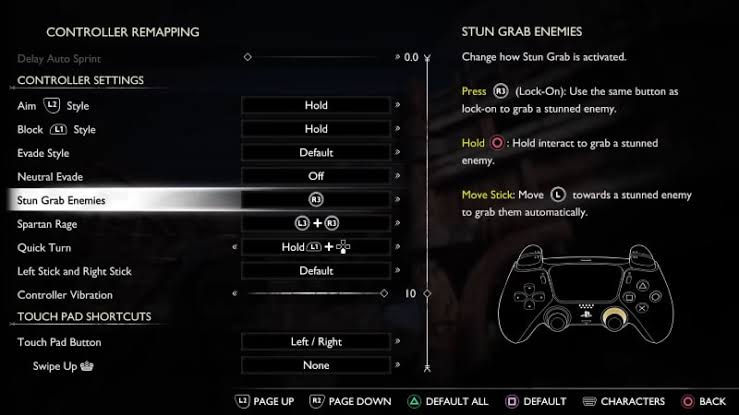Viewport: 739px width, 415px height.
Task: Toggle the Neutral Evade setting
Action: point(316,176)
